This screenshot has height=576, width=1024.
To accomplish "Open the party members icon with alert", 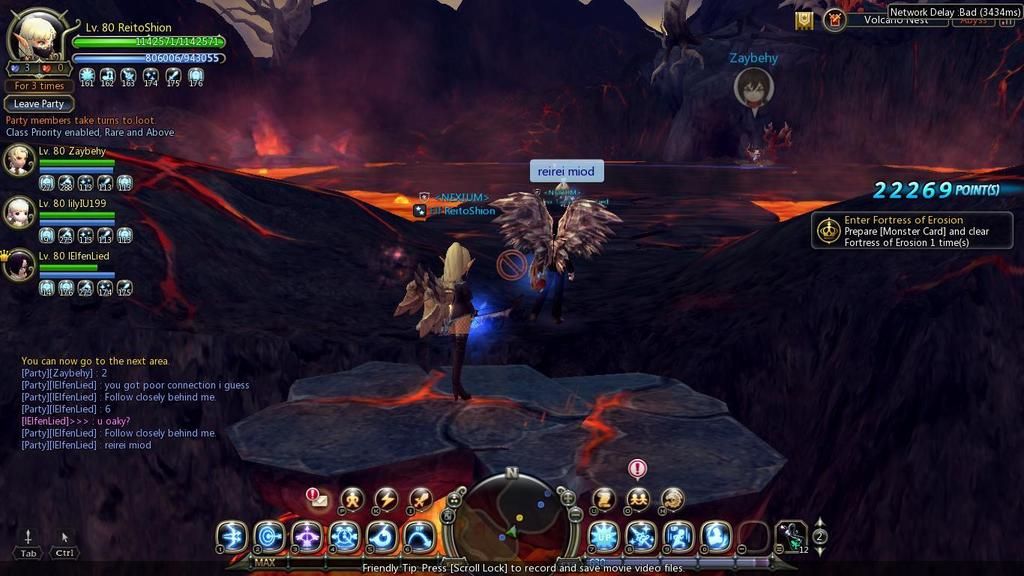I will coord(637,498).
